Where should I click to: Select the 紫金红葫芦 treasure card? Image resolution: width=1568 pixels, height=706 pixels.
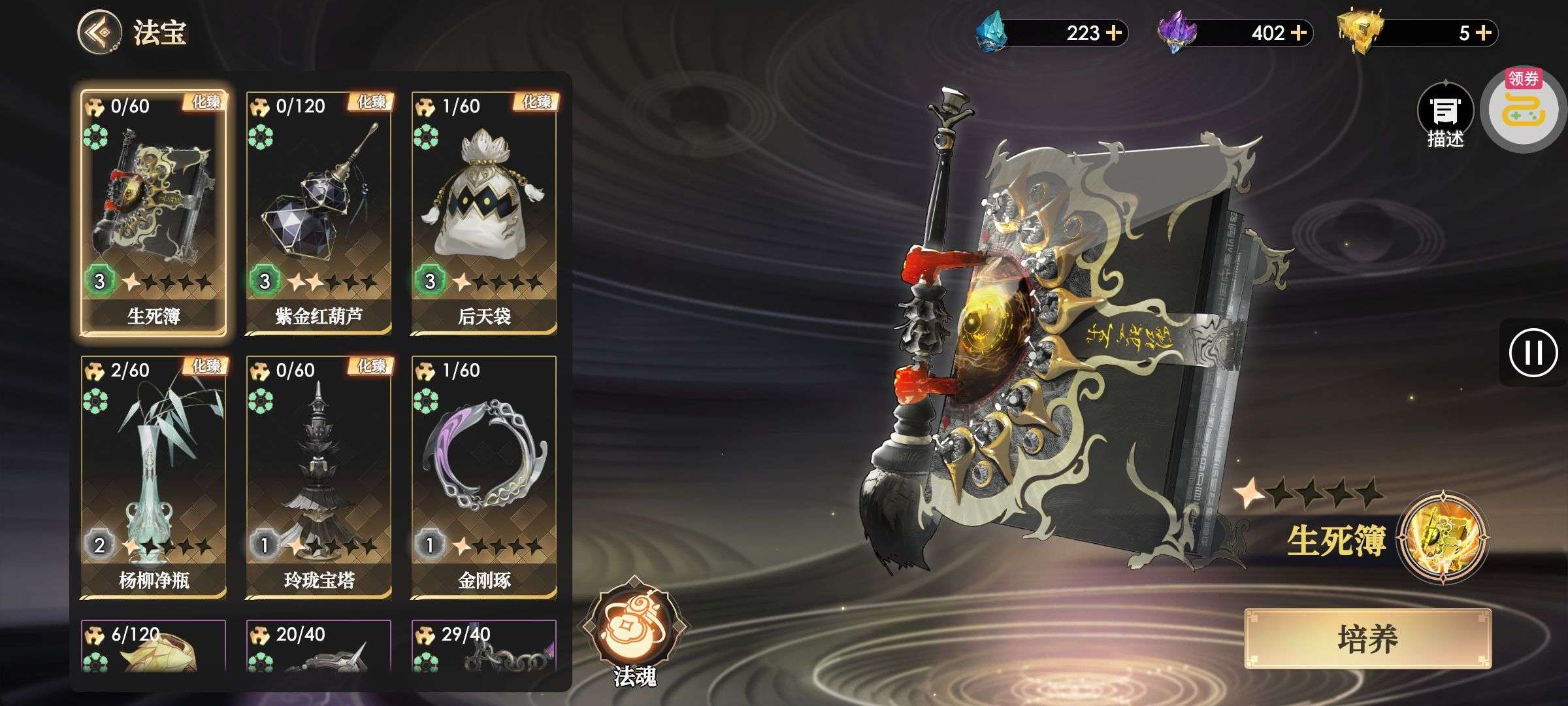pyautogui.click(x=319, y=213)
